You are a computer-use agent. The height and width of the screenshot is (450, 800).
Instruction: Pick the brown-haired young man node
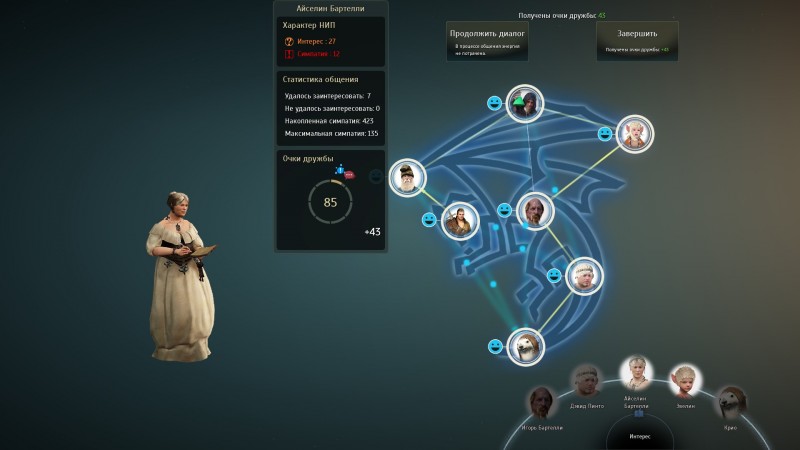459,219
